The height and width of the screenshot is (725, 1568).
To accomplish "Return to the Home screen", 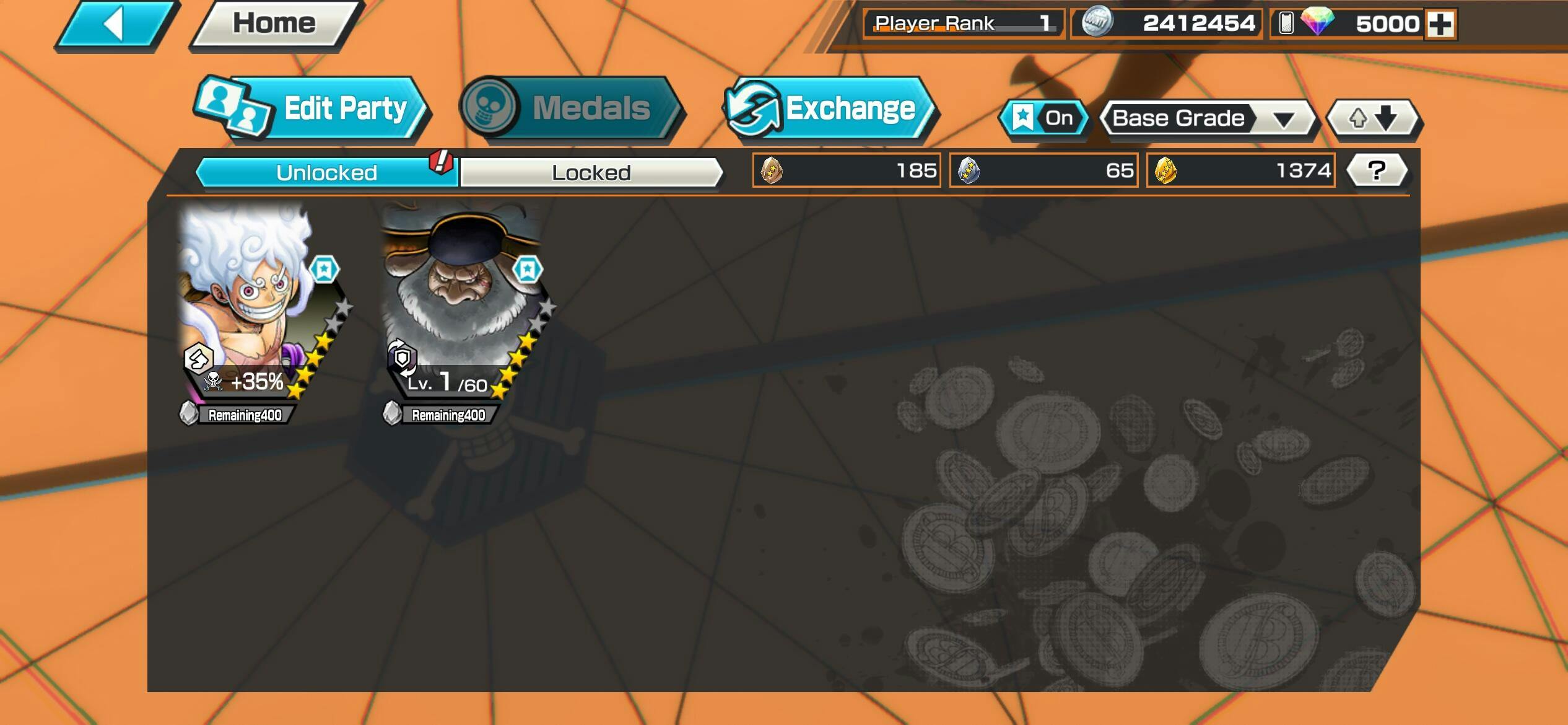I will (x=274, y=25).
